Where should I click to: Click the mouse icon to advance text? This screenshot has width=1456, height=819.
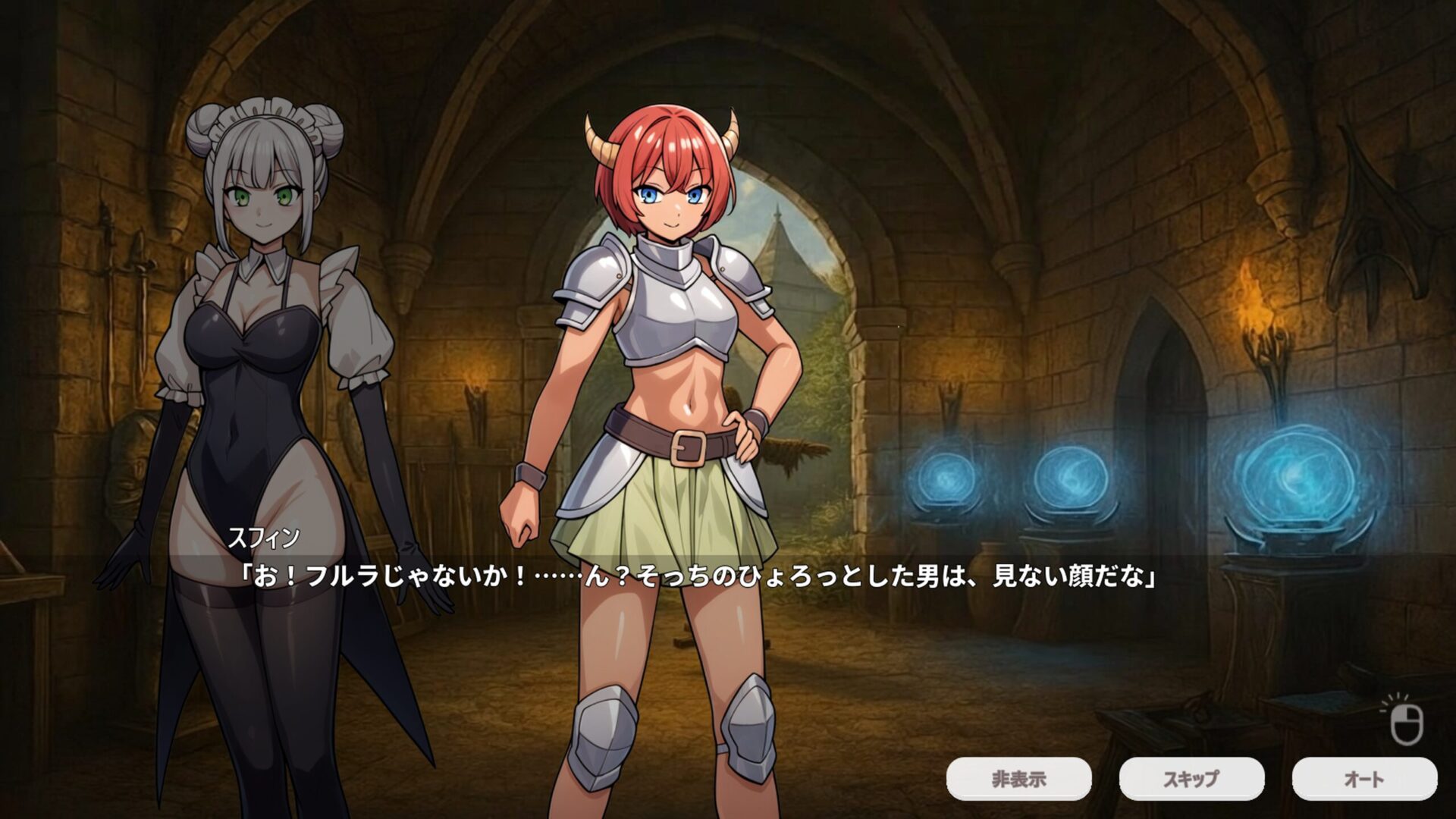pos(1407,723)
